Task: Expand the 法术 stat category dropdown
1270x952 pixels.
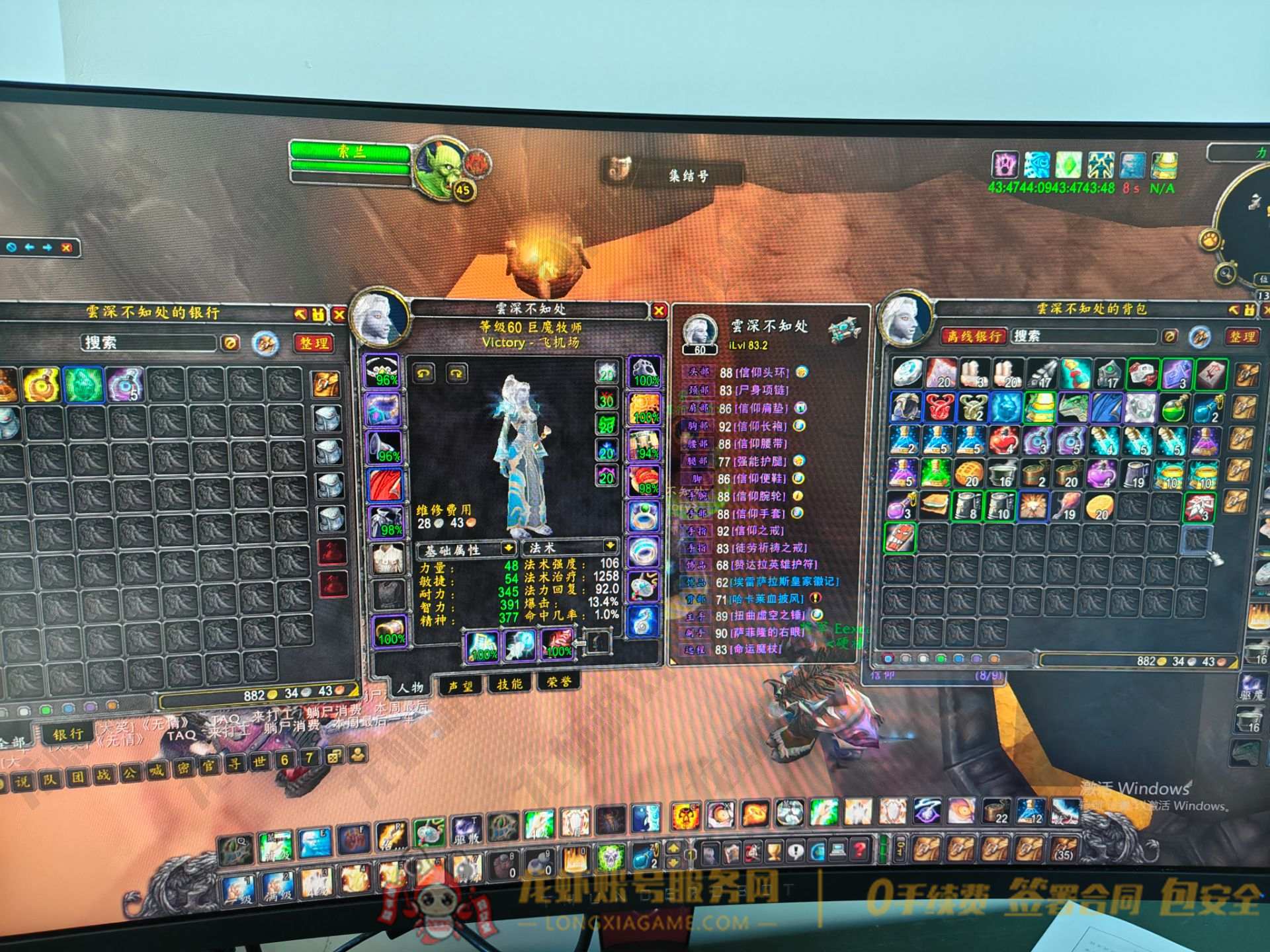Action: point(609,546)
